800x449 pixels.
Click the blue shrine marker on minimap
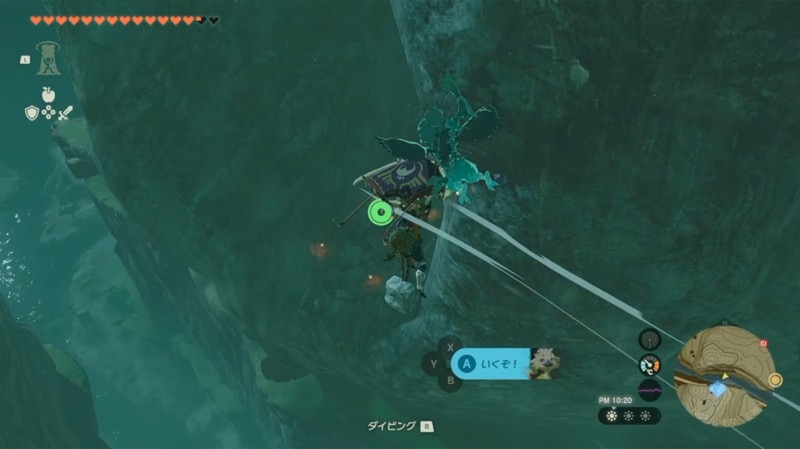[x=716, y=387]
